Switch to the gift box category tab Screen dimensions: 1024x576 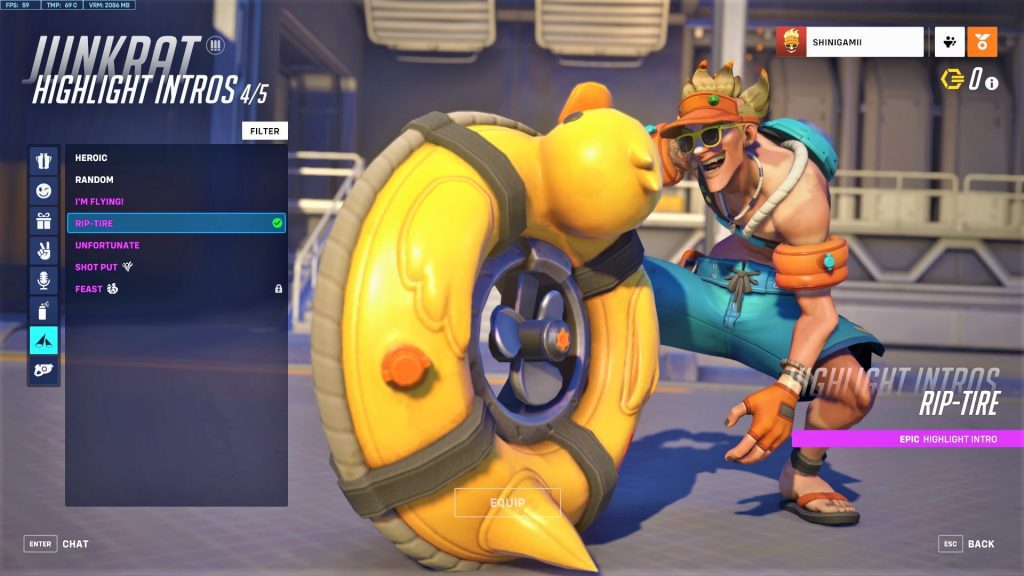click(x=43, y=220)
